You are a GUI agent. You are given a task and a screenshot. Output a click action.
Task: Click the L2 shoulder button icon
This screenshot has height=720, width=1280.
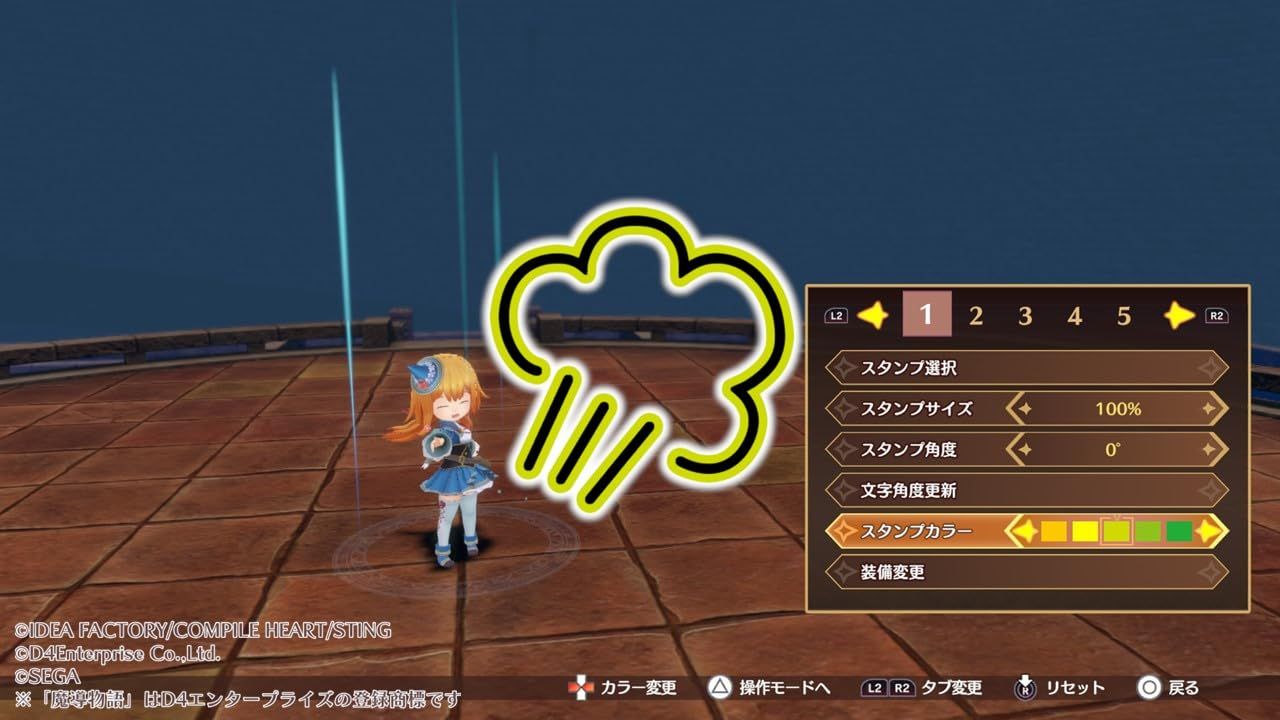[x=836, y=314]
